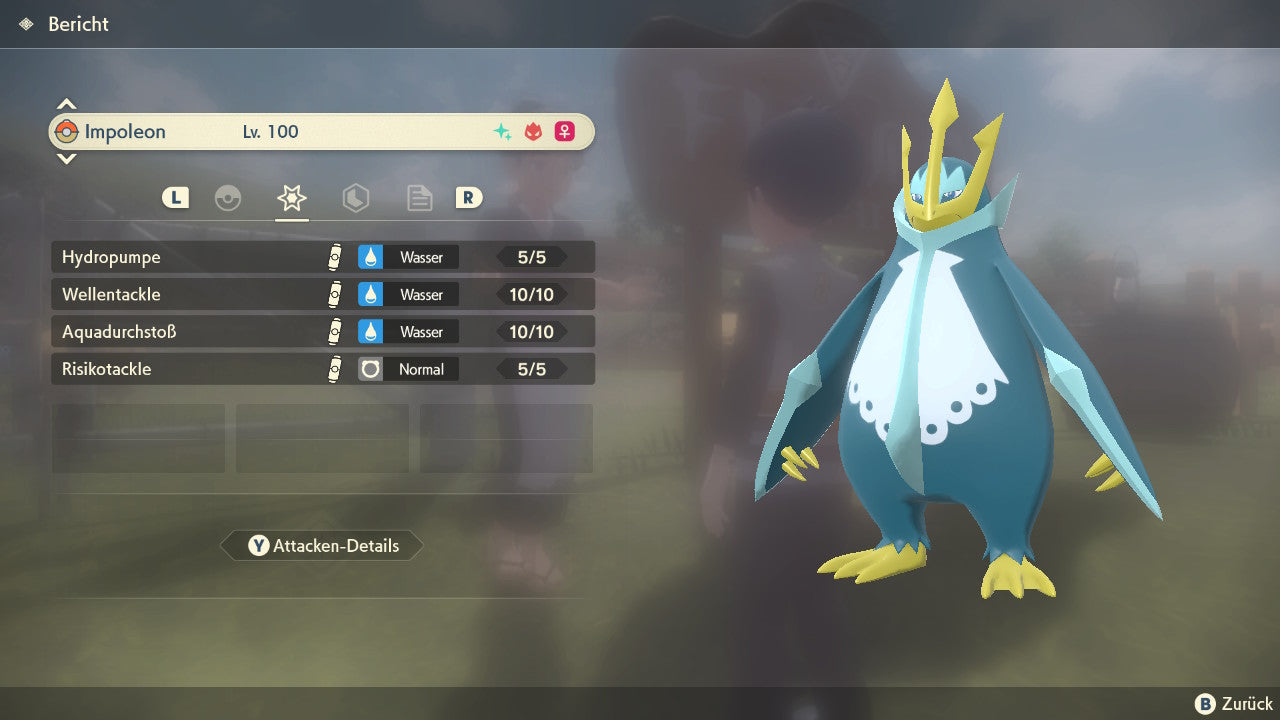Select the Aquadurchstoß move row

pyautogui.click(x=322, y=331)
